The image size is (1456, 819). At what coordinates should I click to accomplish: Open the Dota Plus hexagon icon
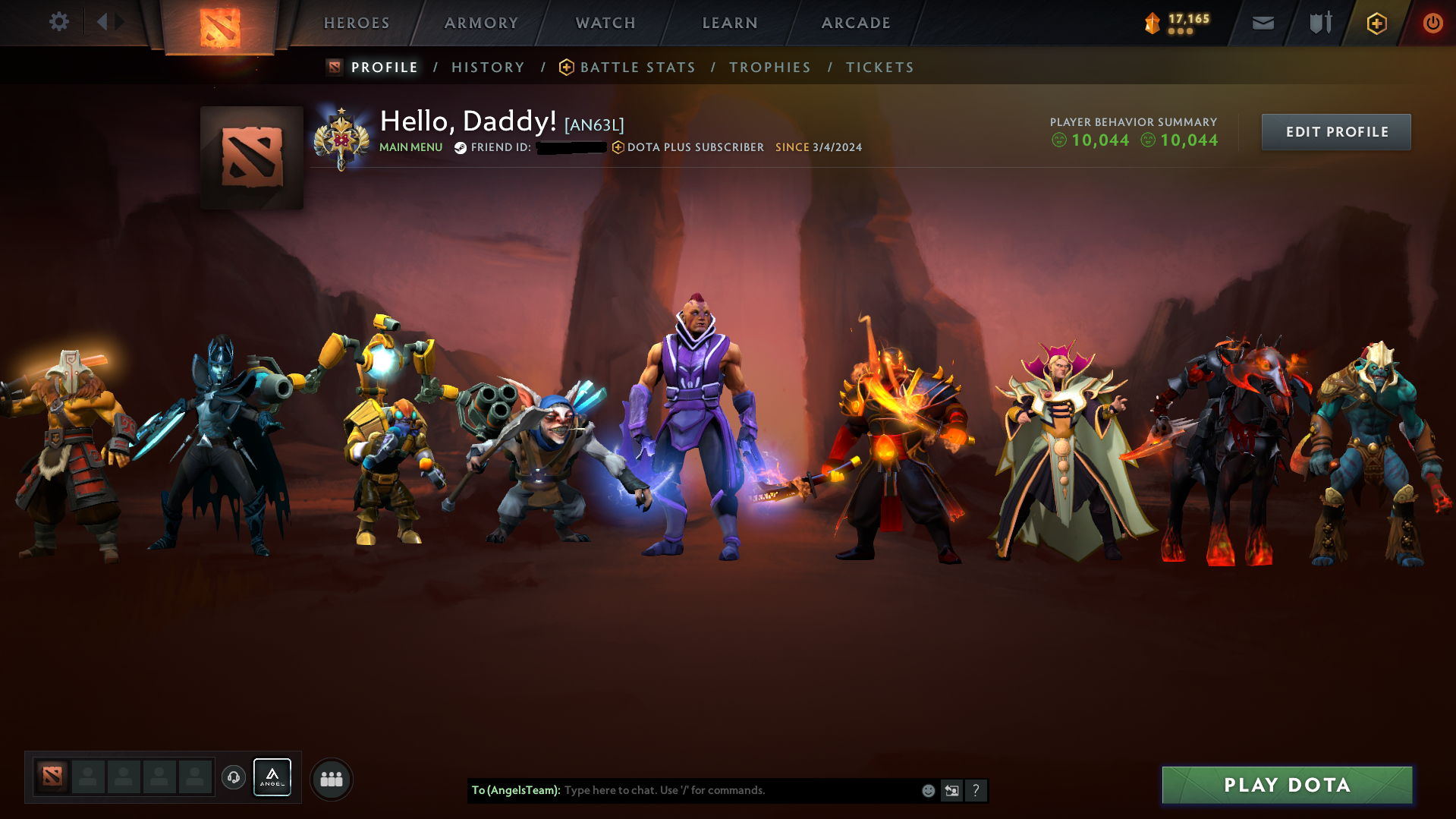click(x=1376, y=23)
